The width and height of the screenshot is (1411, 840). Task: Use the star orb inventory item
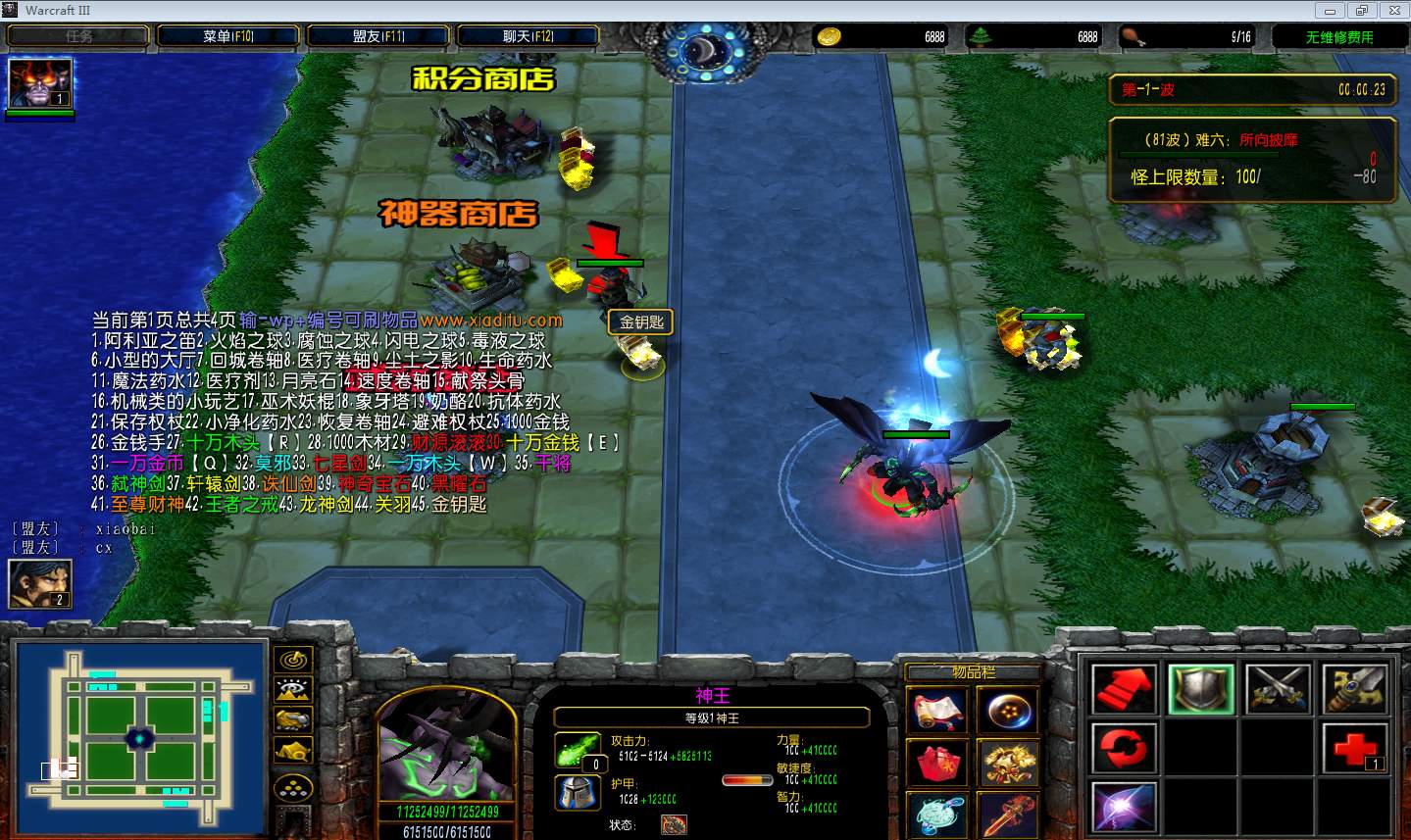(1008, 711)
